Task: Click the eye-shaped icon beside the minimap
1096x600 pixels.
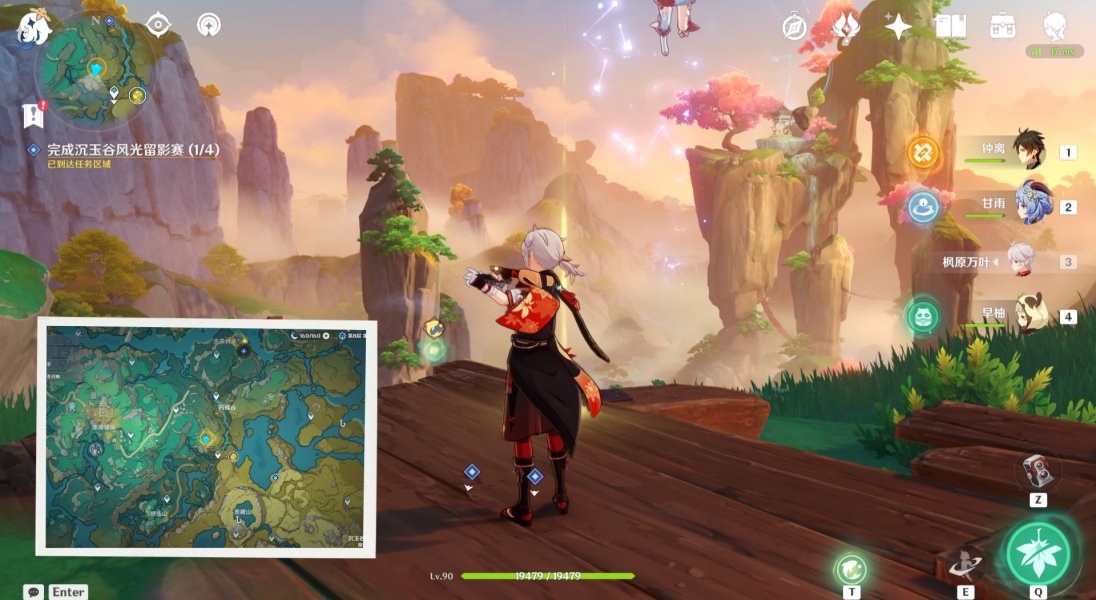Action: [x=159, y=24]
